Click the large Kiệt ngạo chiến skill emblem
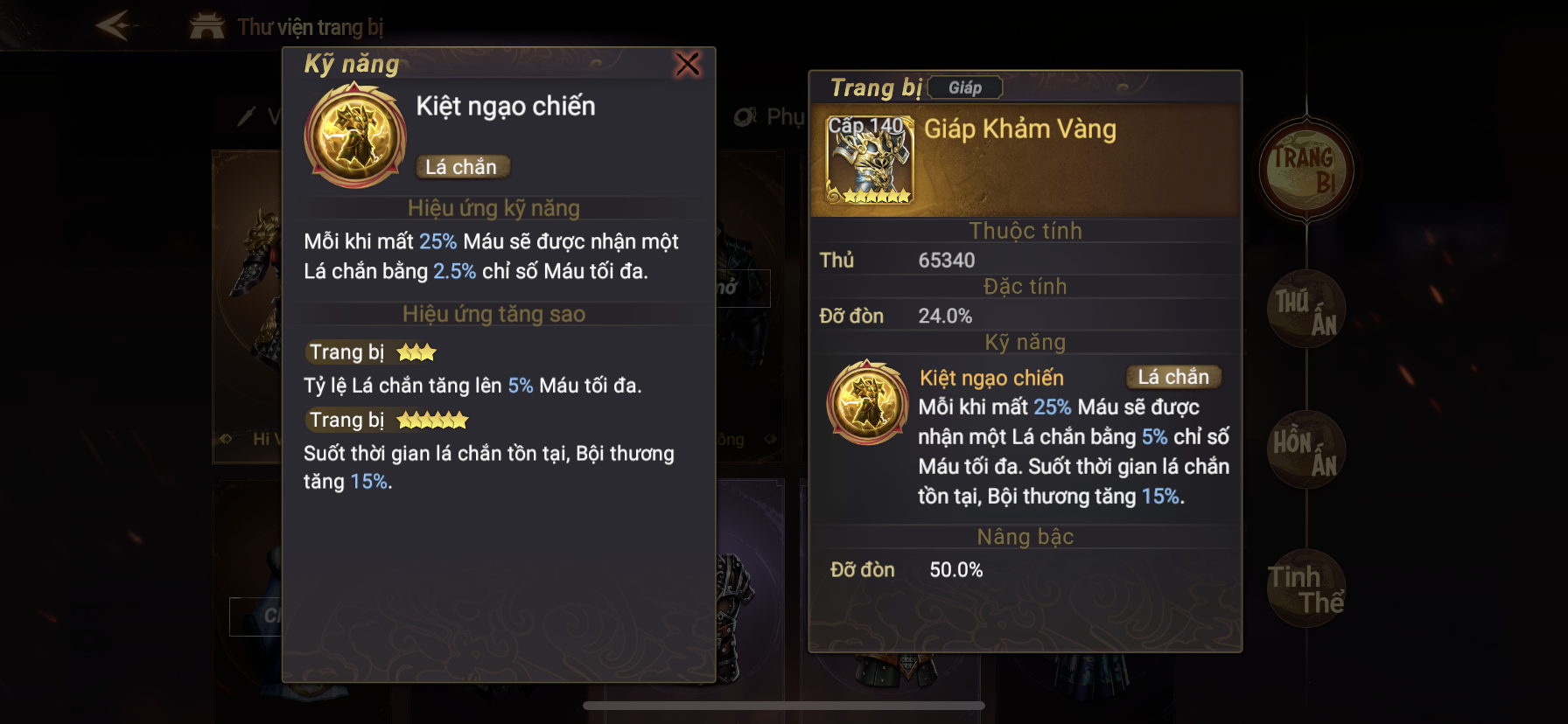Image resolution: width=1568 pixels, height=724 pixels. (355, 136)
